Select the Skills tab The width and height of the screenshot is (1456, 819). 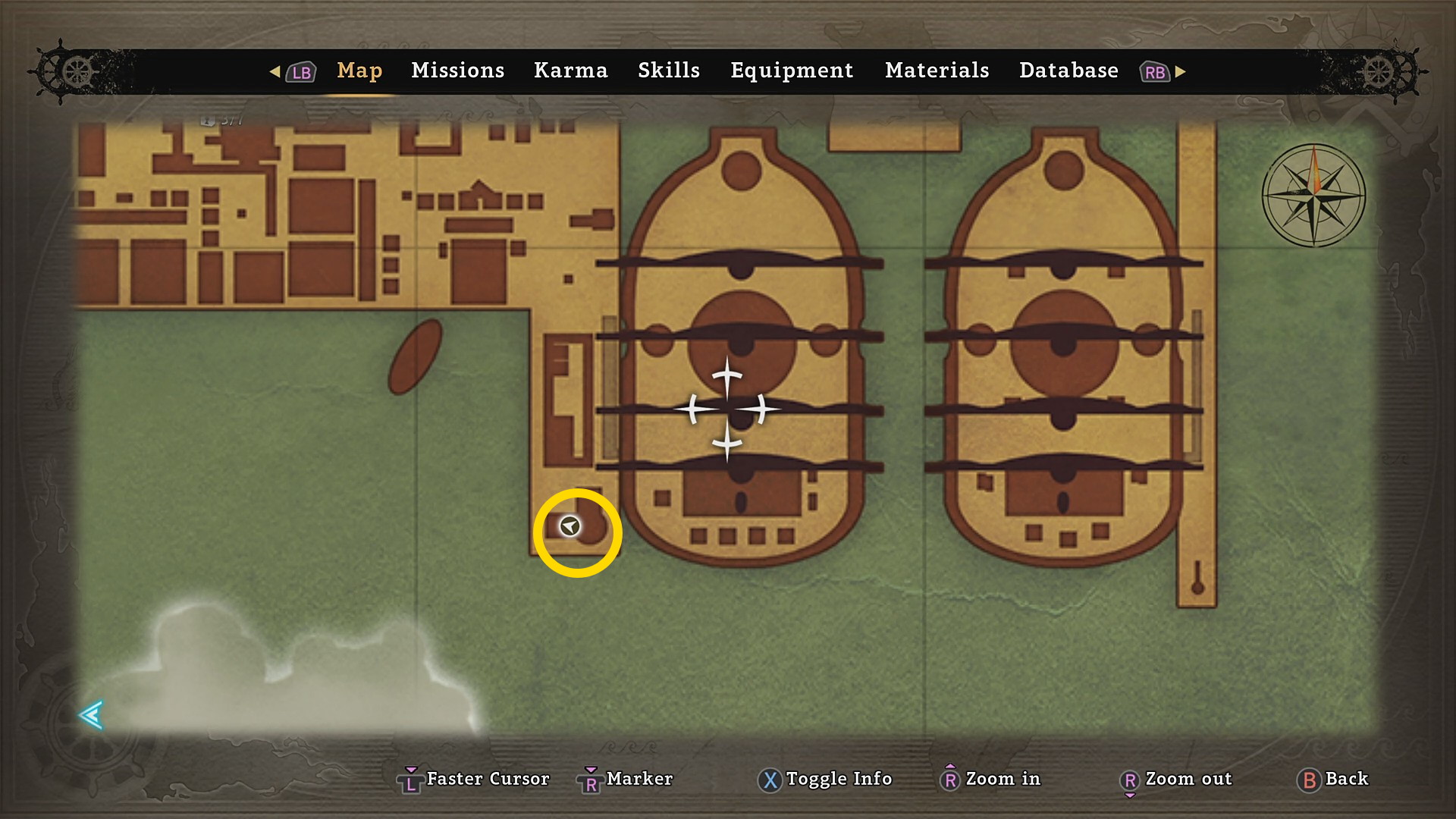(x=668, y=71)
